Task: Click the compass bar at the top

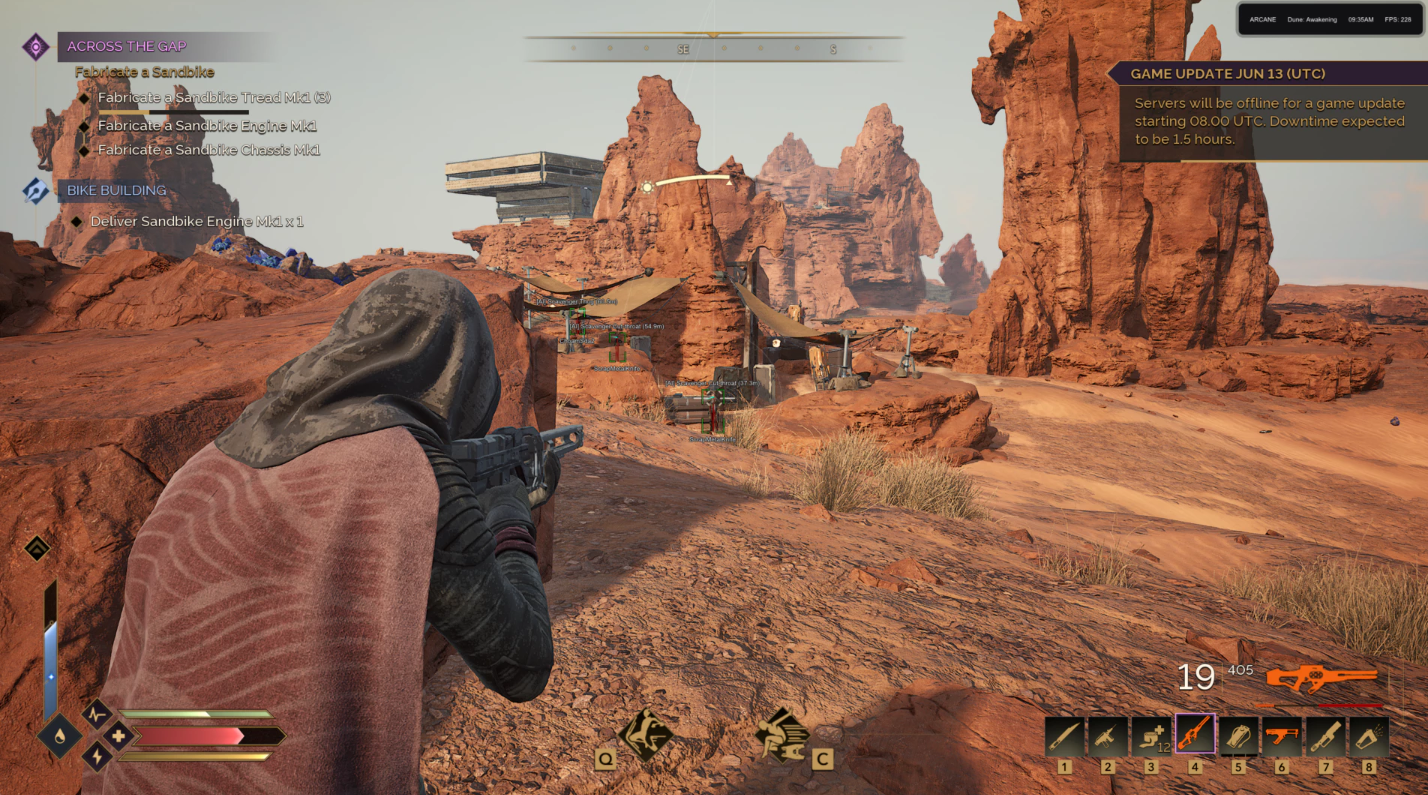Action: (x=713, y=48)
